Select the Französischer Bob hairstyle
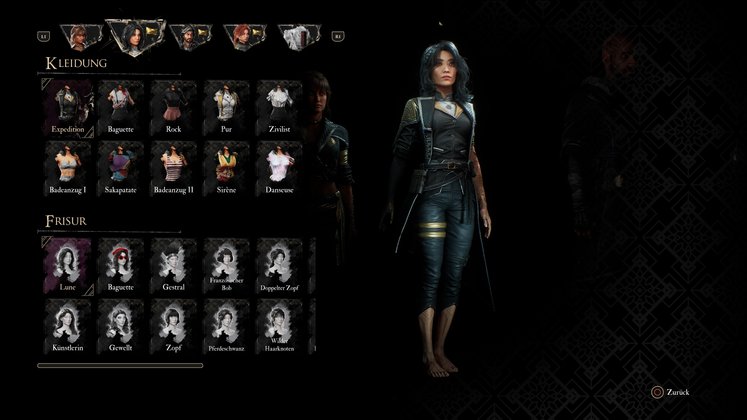The image size is (747, 420). 226,265
